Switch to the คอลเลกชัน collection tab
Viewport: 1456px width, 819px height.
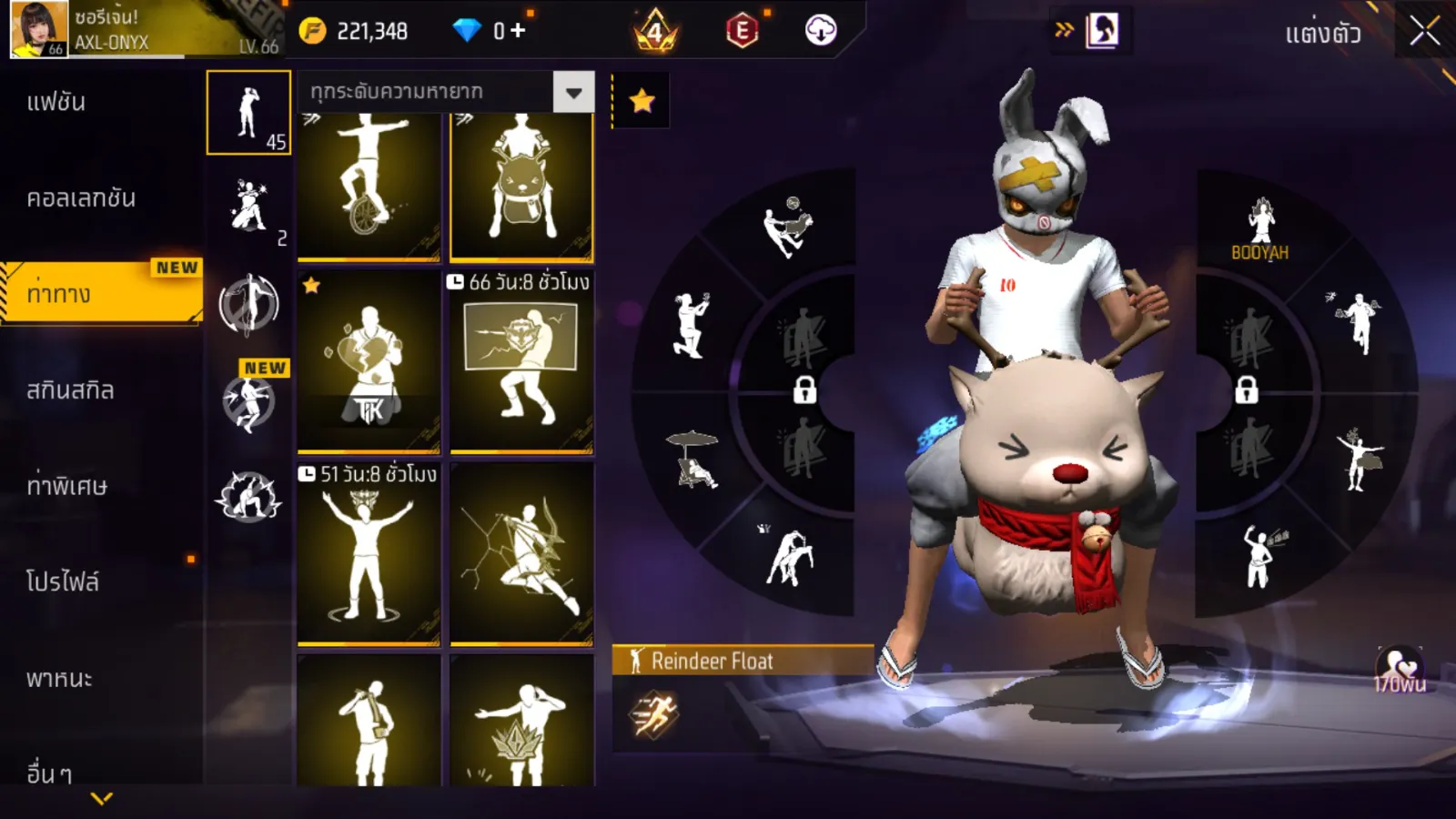tap(81, 198)
